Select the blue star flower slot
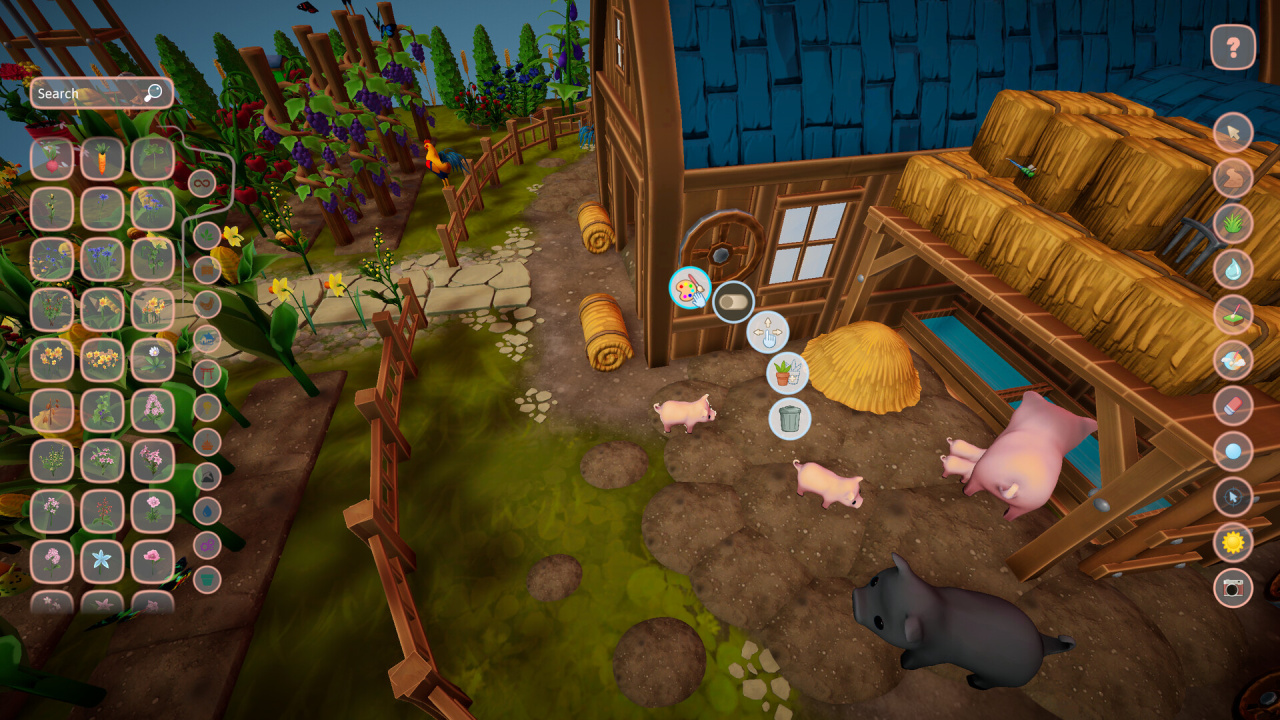Image resolution: width=1280 pixels, height=720 pixels. click(x=102, y=561)
